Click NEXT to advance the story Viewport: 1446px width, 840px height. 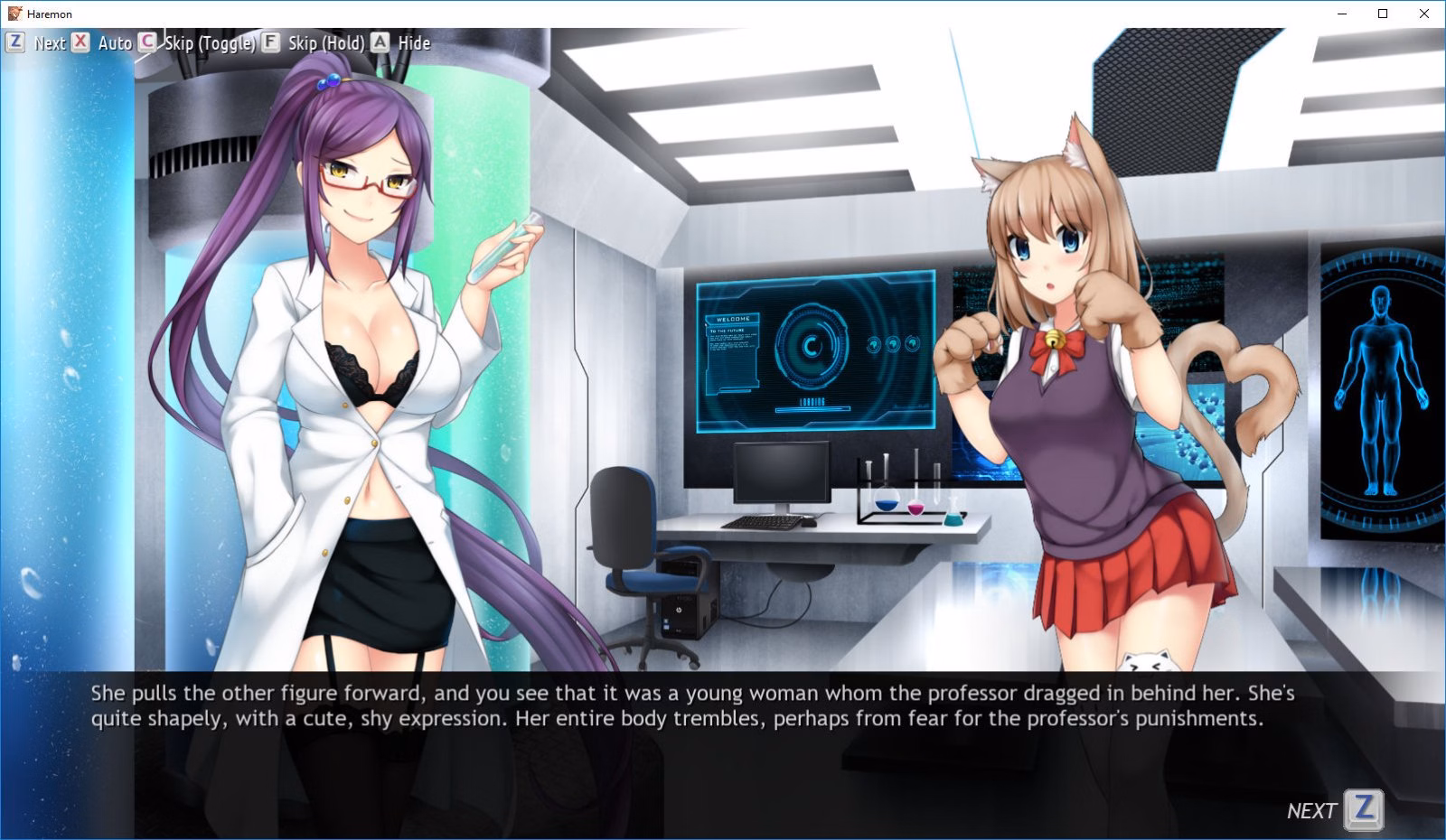(1312, 811)
